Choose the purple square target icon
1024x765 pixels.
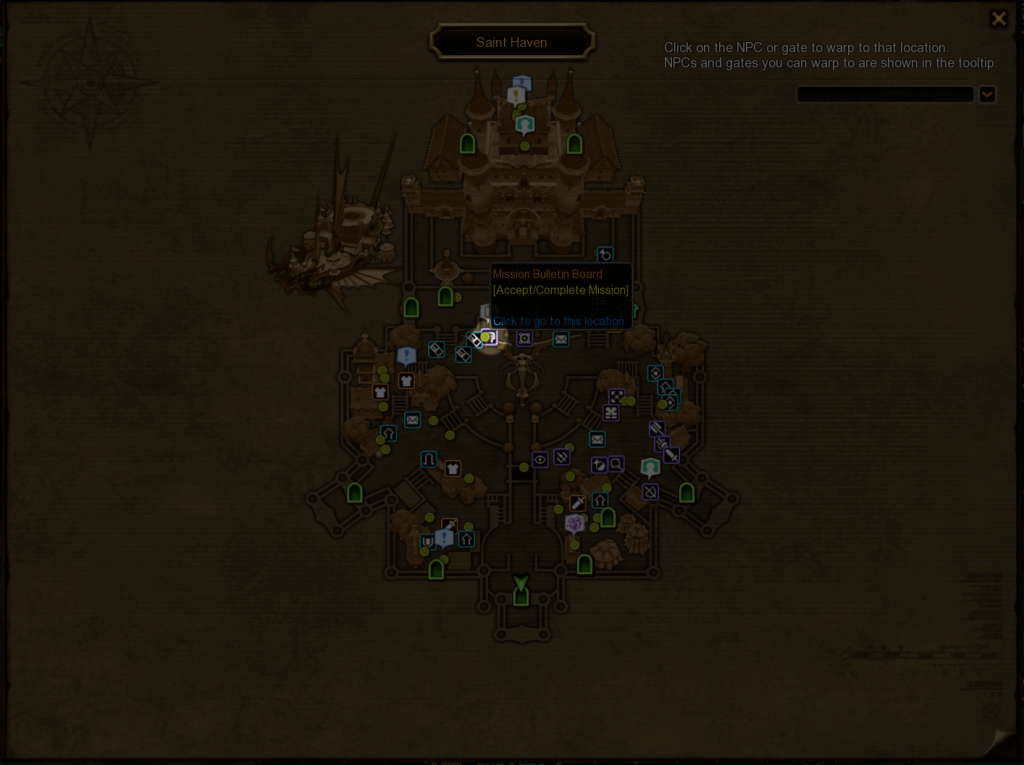(x=524, y=338)
